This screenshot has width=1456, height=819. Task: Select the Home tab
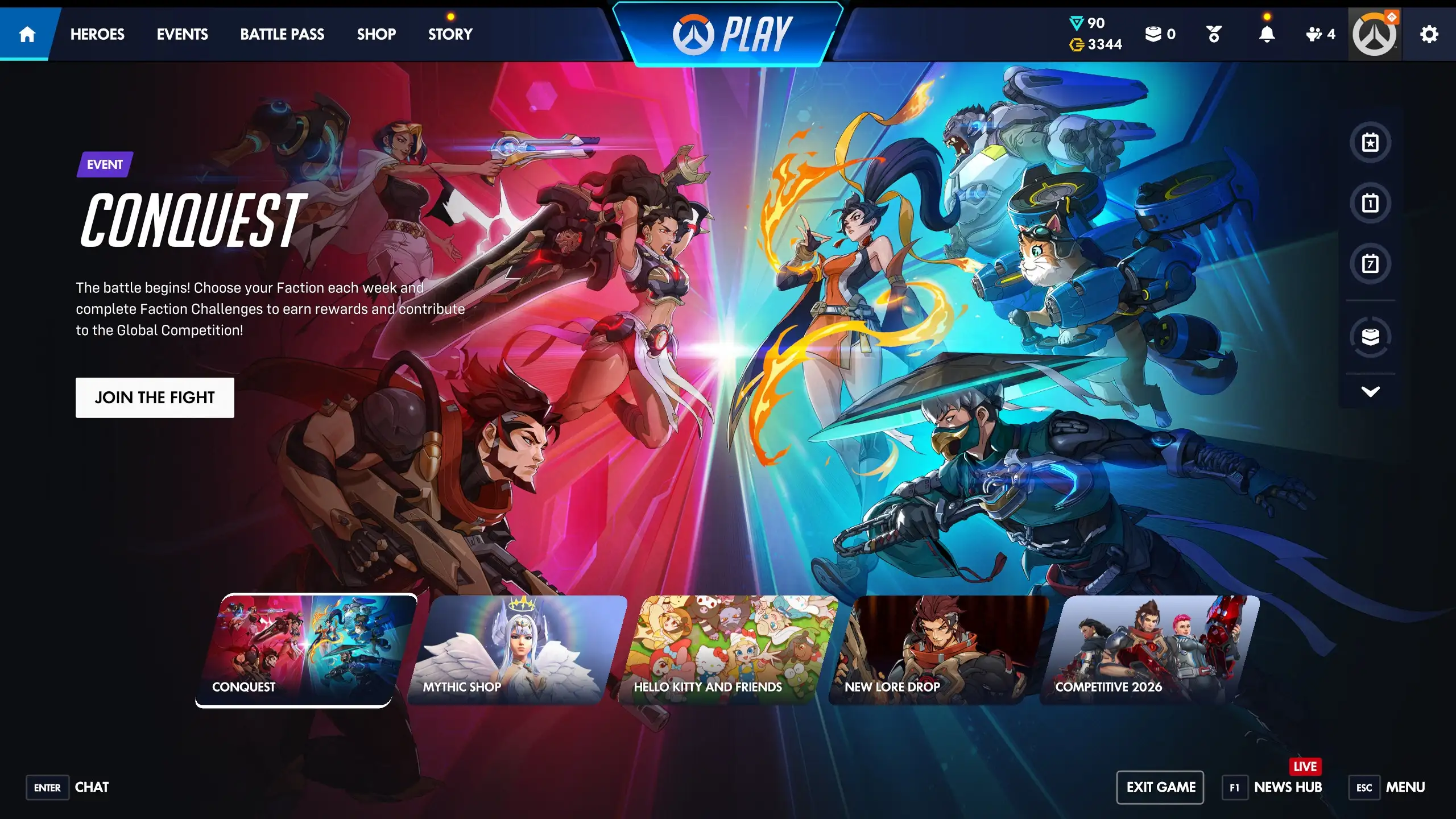pos(26,34)
